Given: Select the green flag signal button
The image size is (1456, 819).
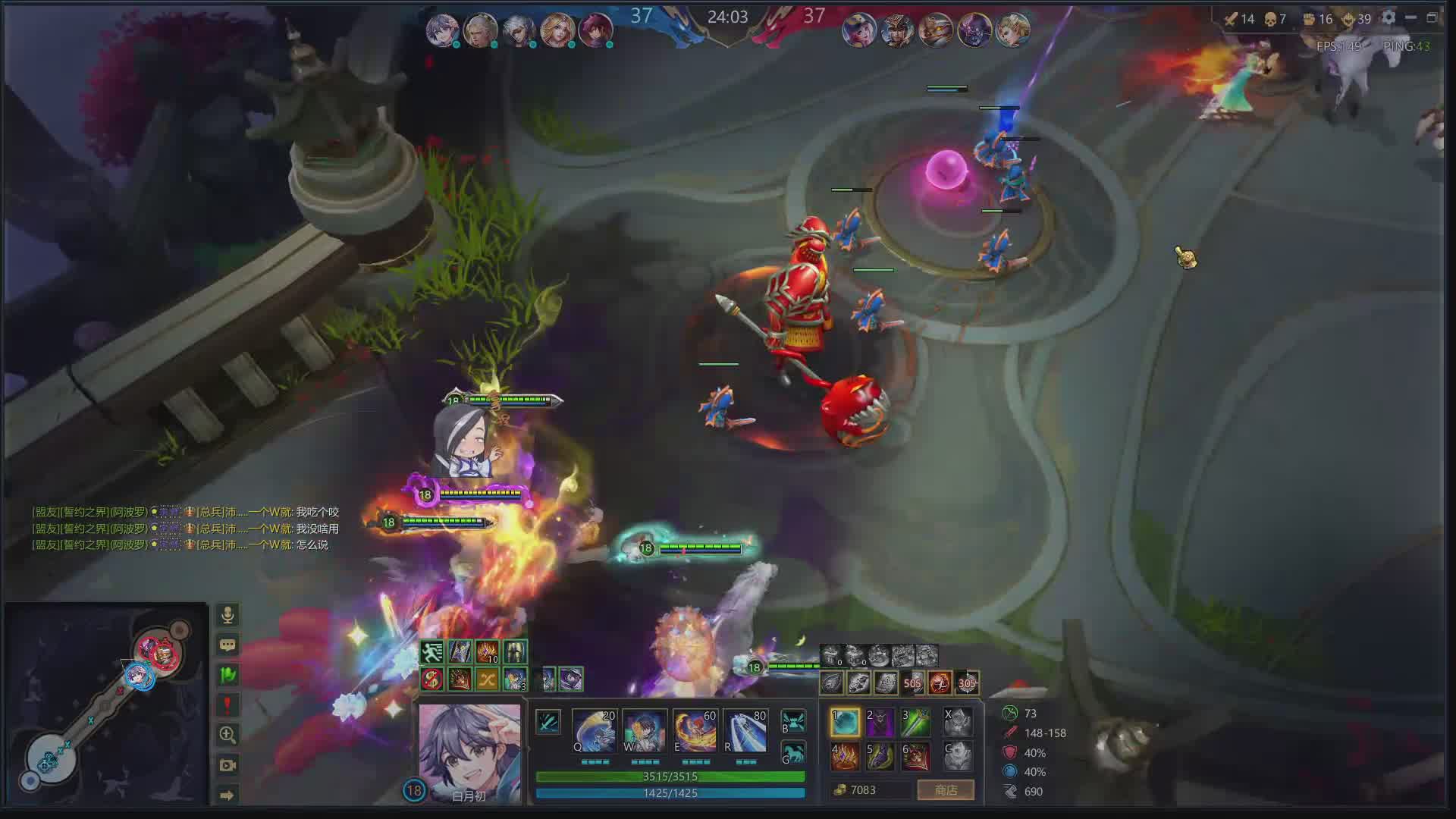Looking at the screenshot, I should click(x=227, y=675).
